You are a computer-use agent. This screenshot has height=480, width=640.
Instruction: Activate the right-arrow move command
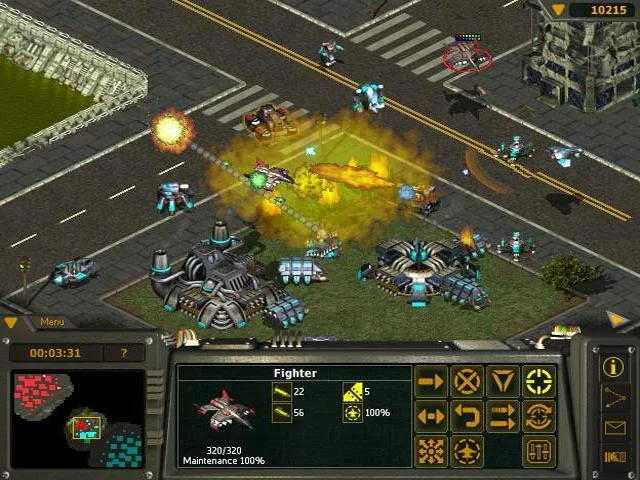click(x=431, y=381)
